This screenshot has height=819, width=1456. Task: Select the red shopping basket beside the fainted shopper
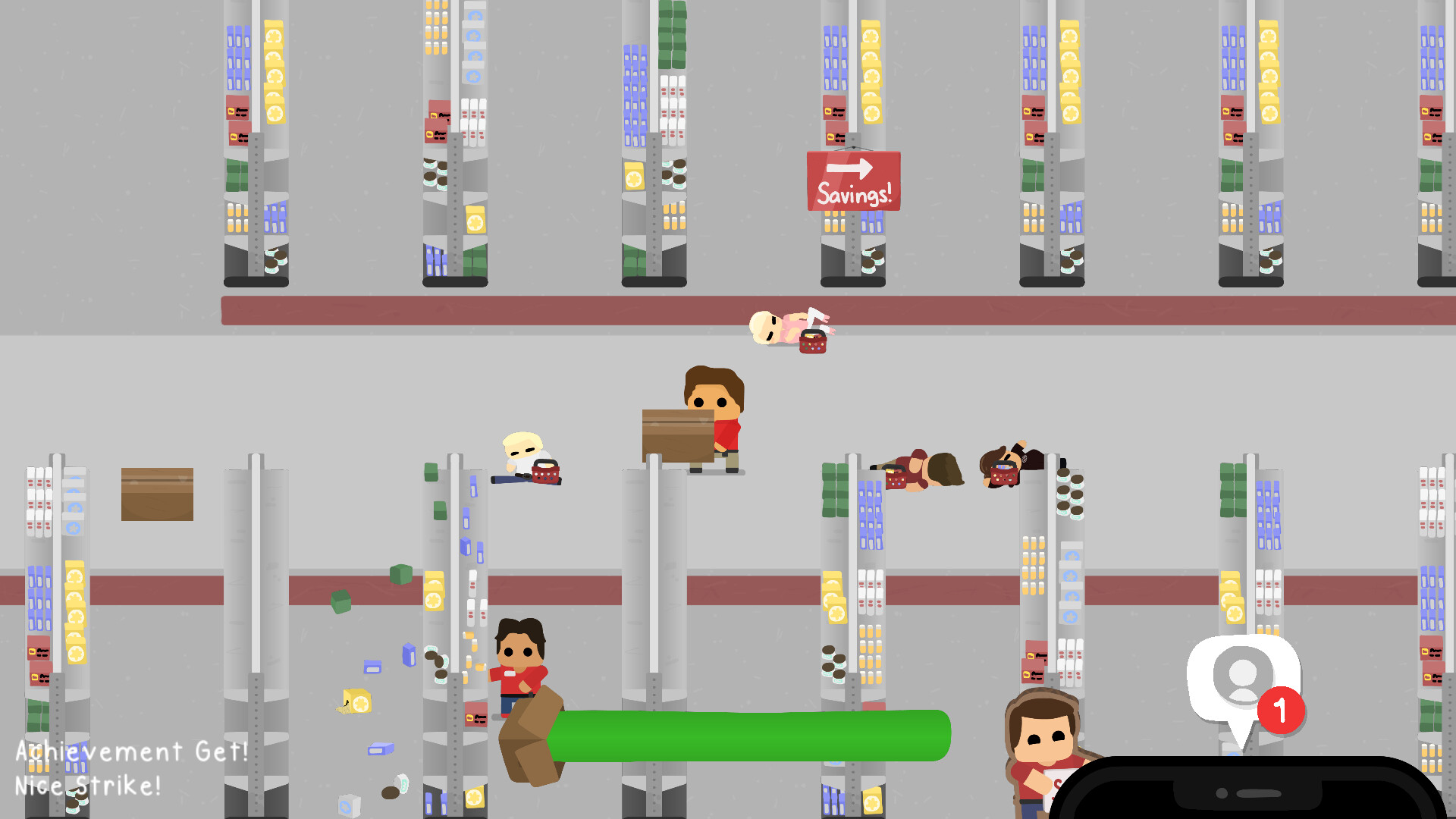click(x=811, y=343)
